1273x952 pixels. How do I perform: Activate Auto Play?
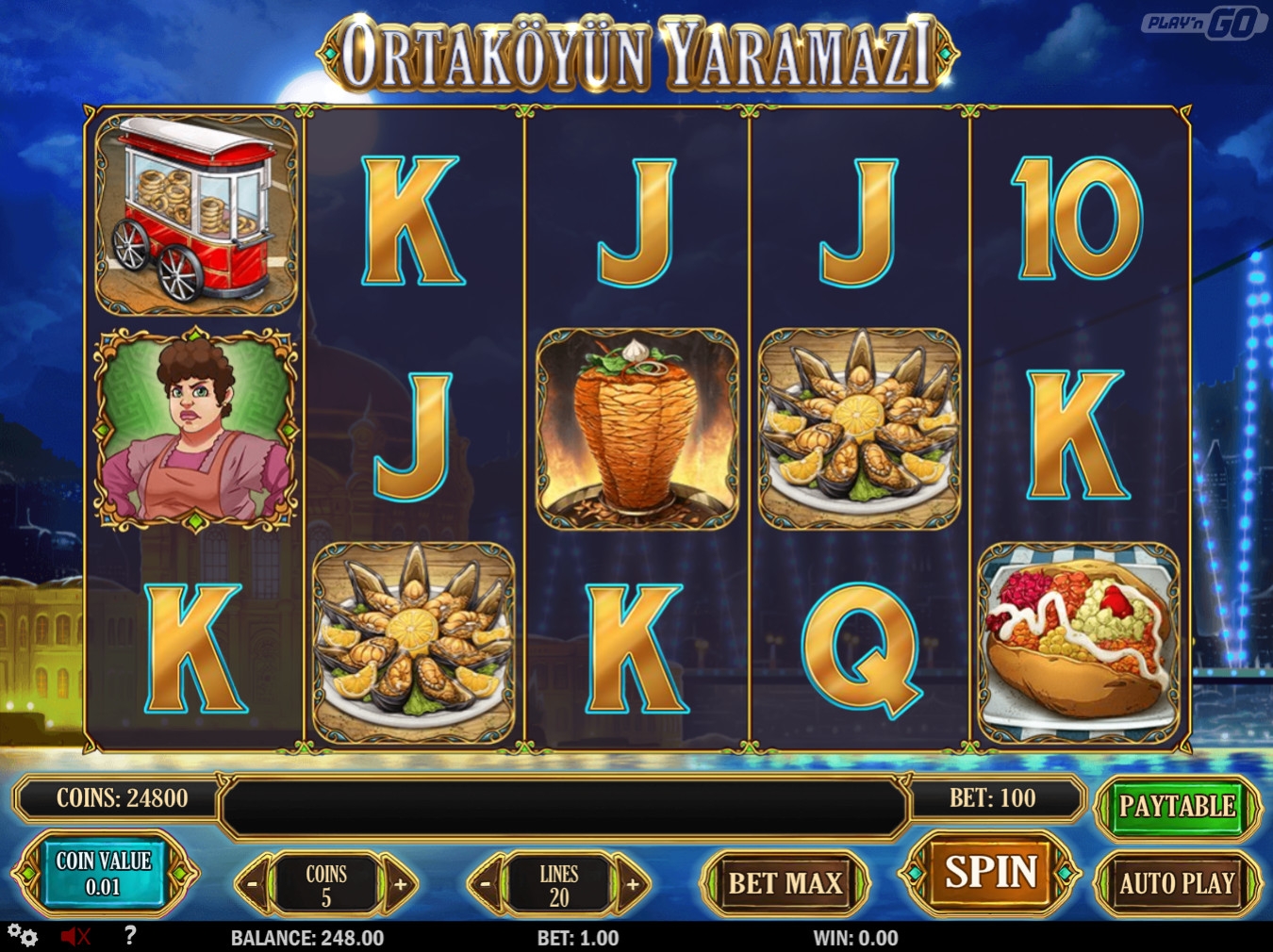(1177, 883)
